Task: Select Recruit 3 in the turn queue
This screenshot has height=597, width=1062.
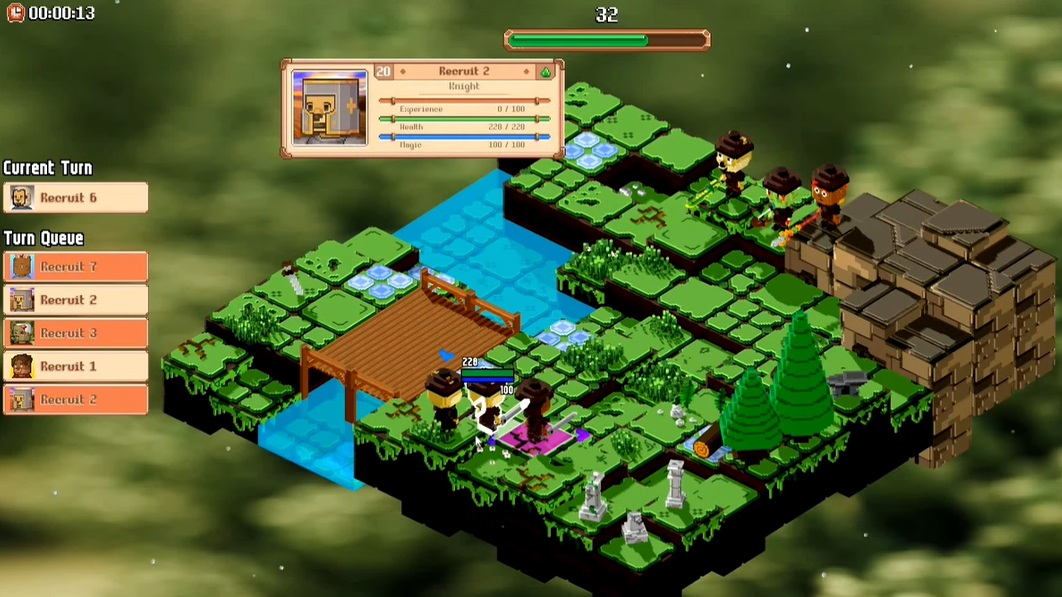Action: point(76,333)
